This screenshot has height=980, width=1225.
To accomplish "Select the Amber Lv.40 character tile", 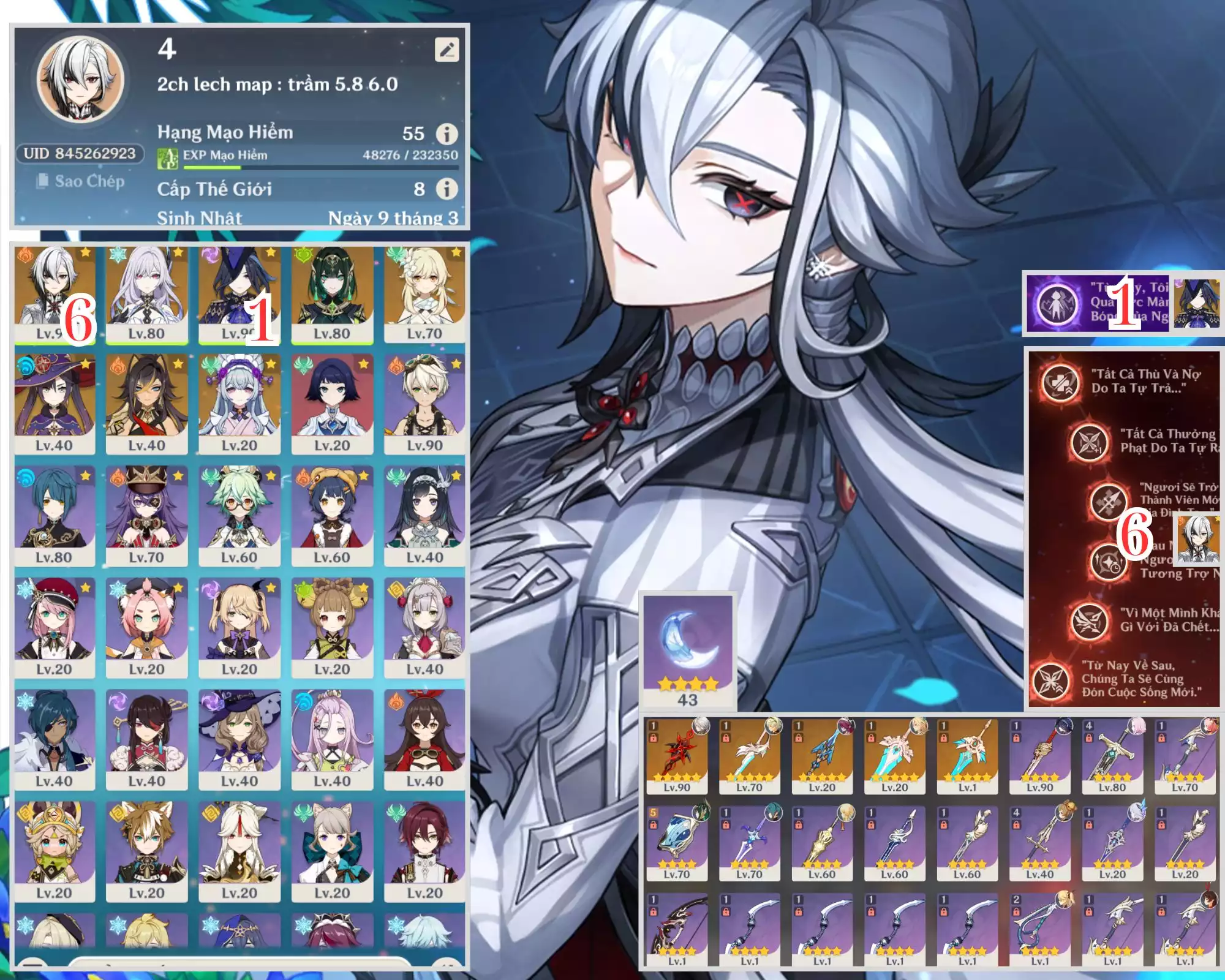I will click(x=424, y=739).
